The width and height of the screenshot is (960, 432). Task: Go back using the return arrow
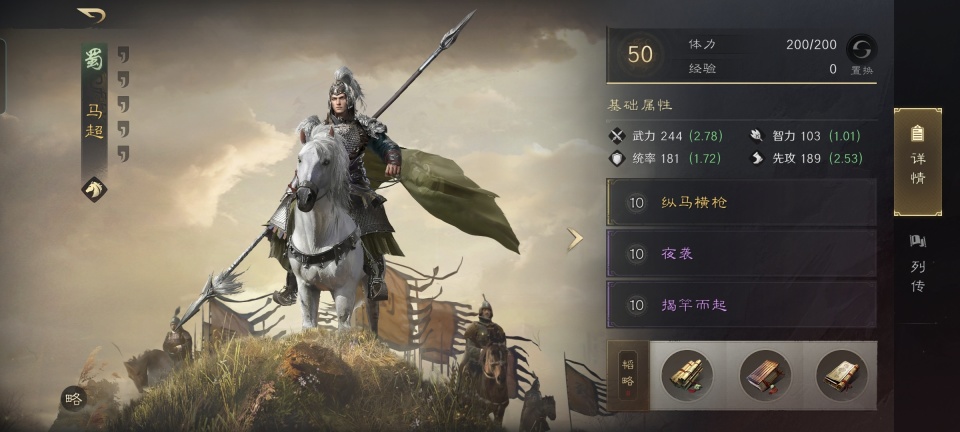pyautogui.click(x=92, y=15)
